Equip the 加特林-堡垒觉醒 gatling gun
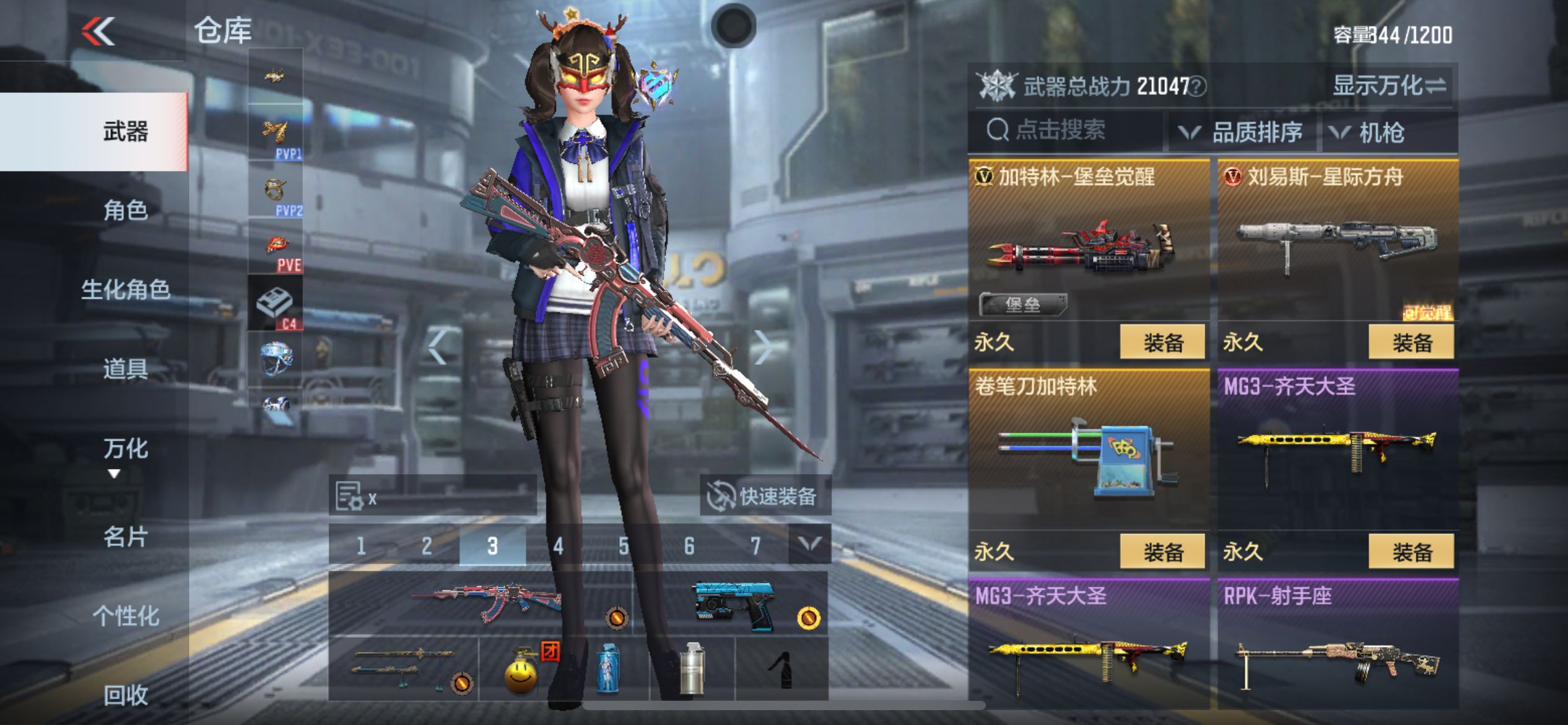The width and height of the screenshot is (1568, 725). coord(1163,342)
